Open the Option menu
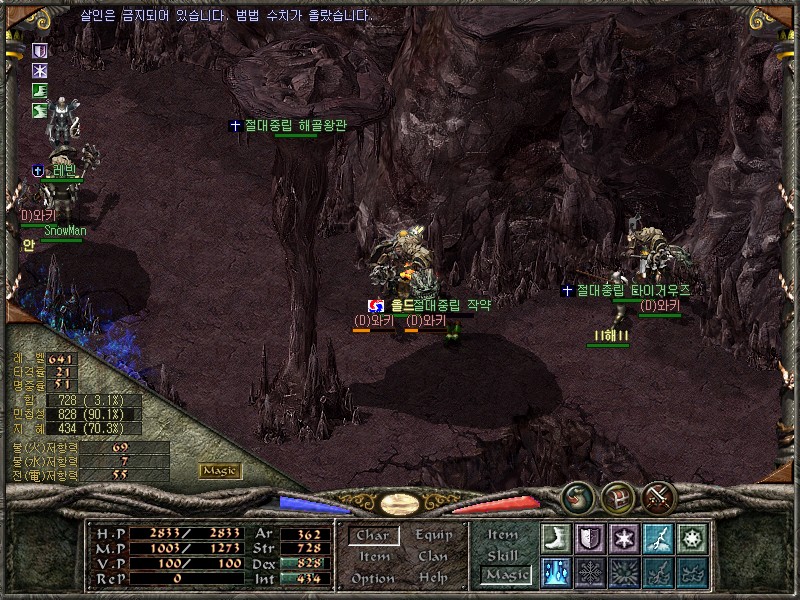 (x=372, y=579)
